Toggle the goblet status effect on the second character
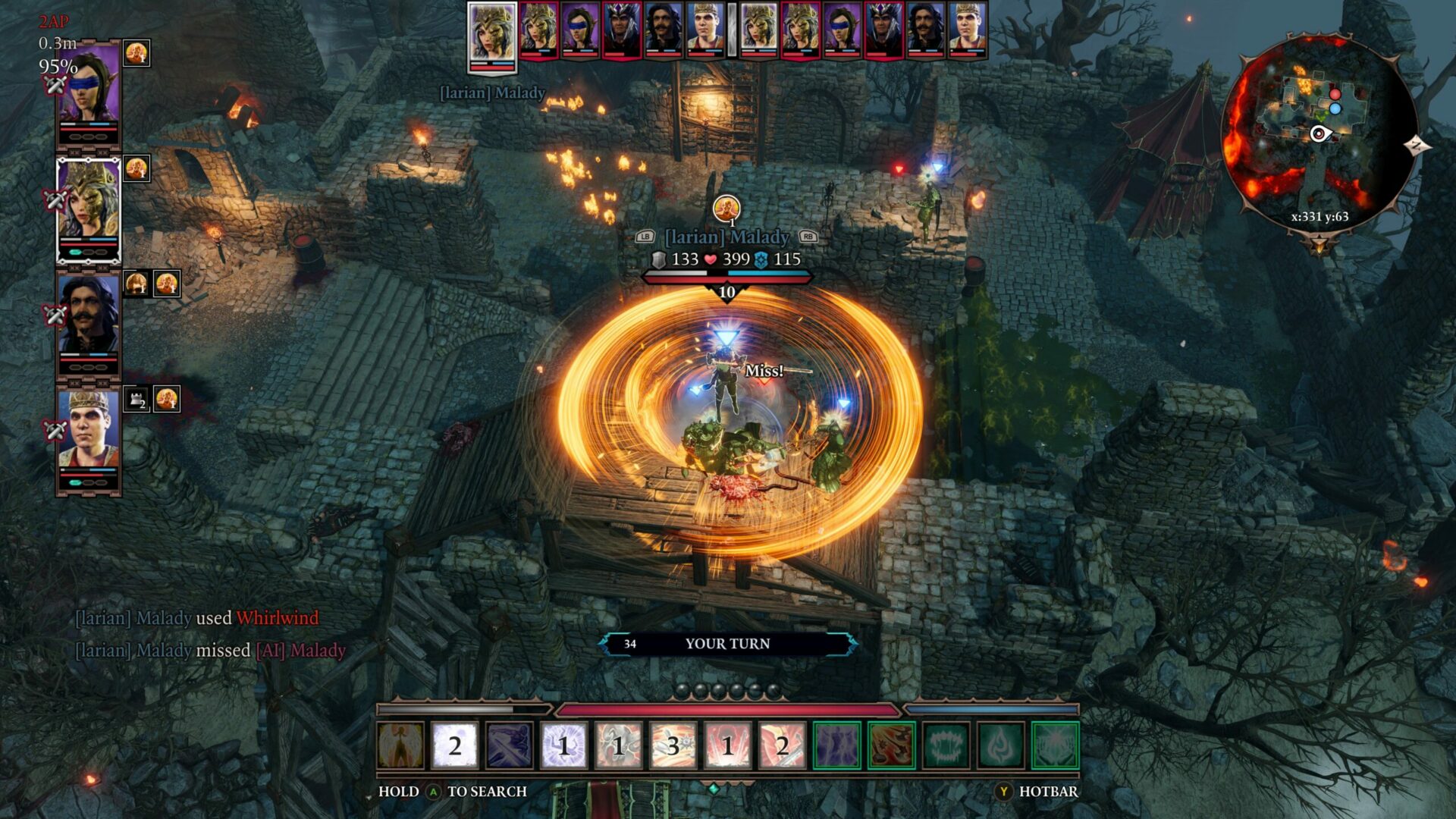 [136, 169]
